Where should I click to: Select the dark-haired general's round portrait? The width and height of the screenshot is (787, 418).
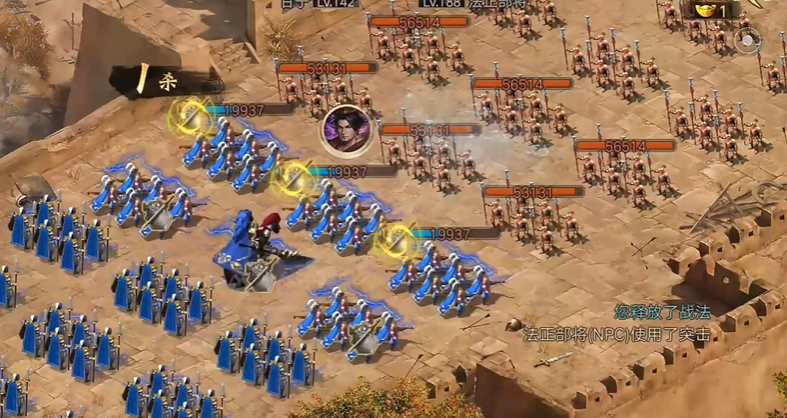pyautogui.click(x=347, y=130)
